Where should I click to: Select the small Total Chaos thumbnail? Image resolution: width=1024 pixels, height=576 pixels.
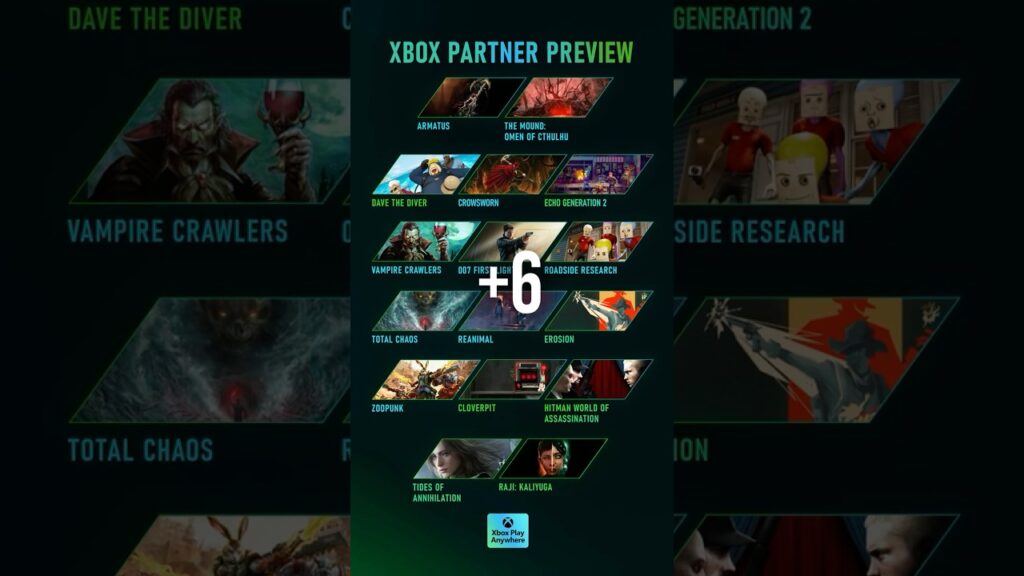point(425,311)
